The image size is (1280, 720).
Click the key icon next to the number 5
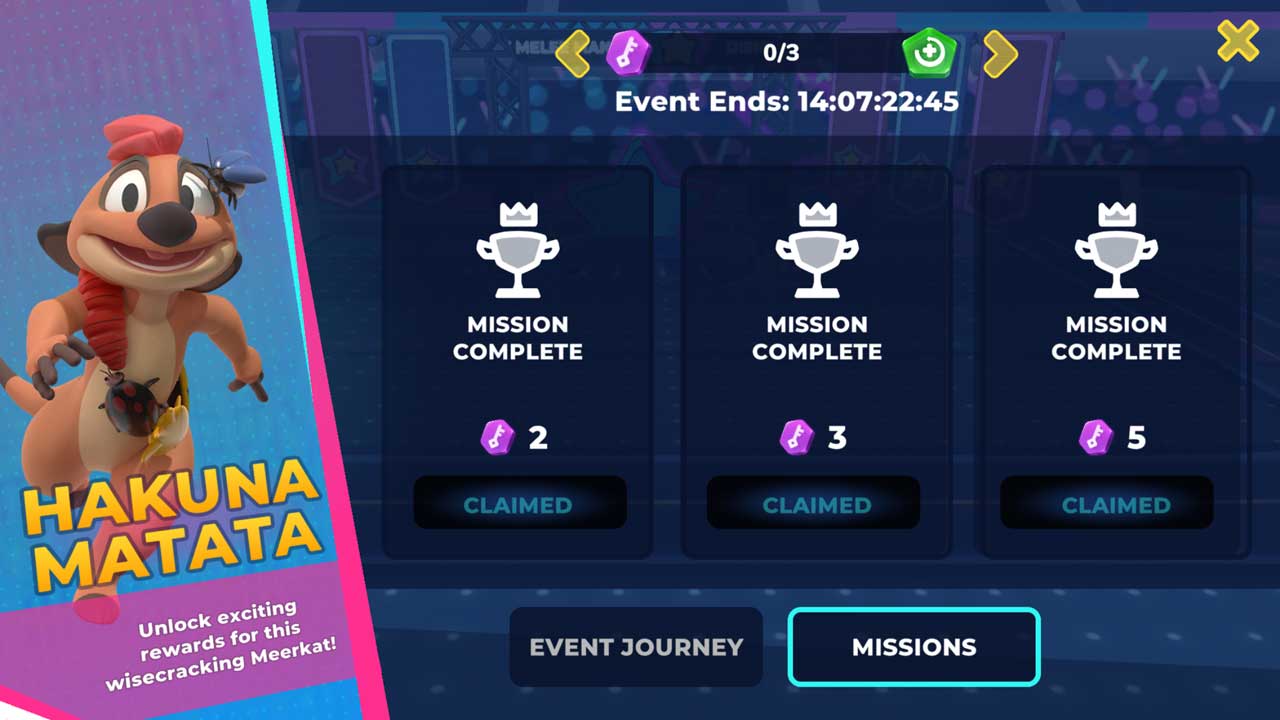tap(1094, 437)
